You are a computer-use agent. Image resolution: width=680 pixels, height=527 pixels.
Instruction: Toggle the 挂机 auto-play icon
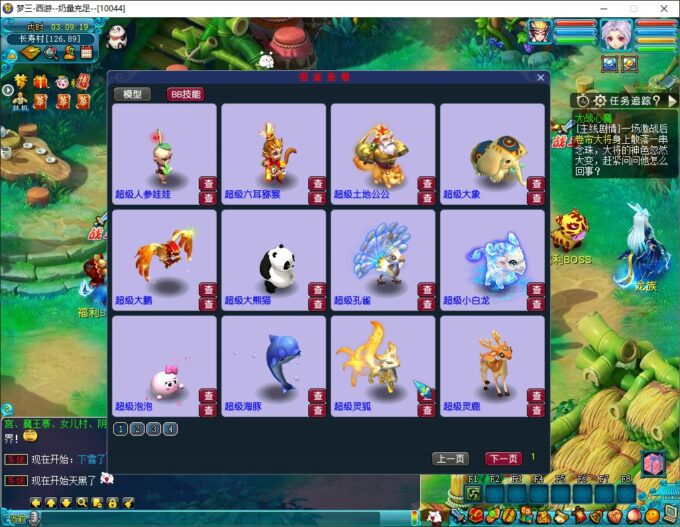(20, 101)
